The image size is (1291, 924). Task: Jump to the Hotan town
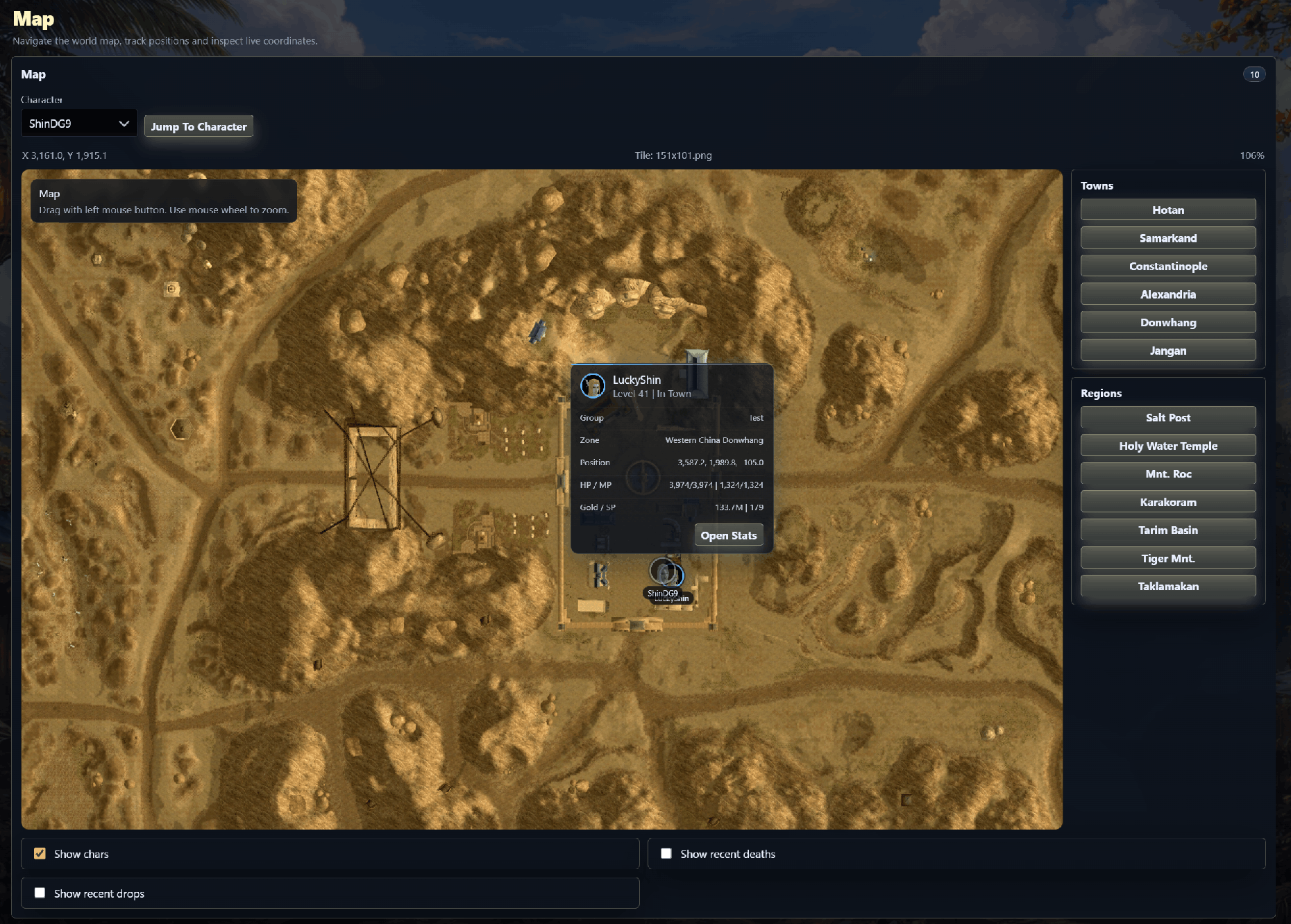pyautogui.click(x=1167, y=209)
